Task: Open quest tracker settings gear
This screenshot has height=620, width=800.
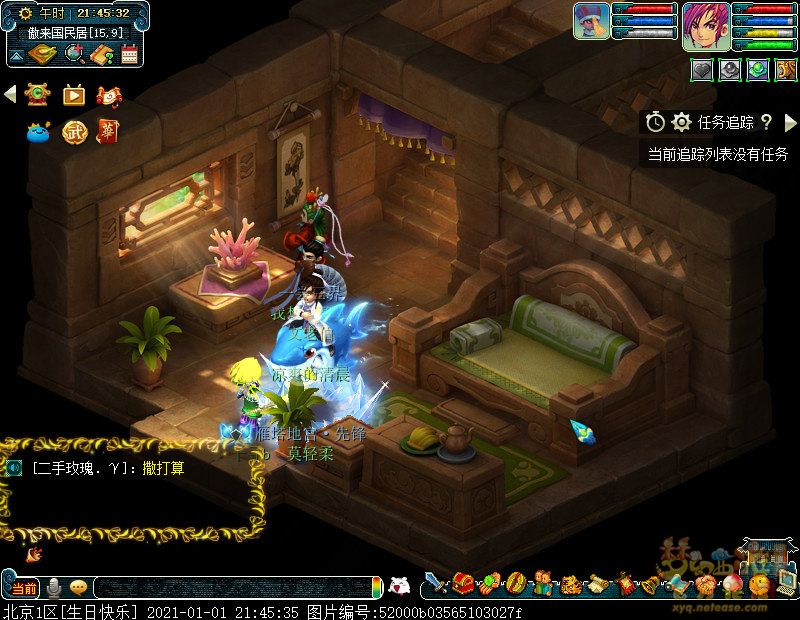Action: (682, 122)
